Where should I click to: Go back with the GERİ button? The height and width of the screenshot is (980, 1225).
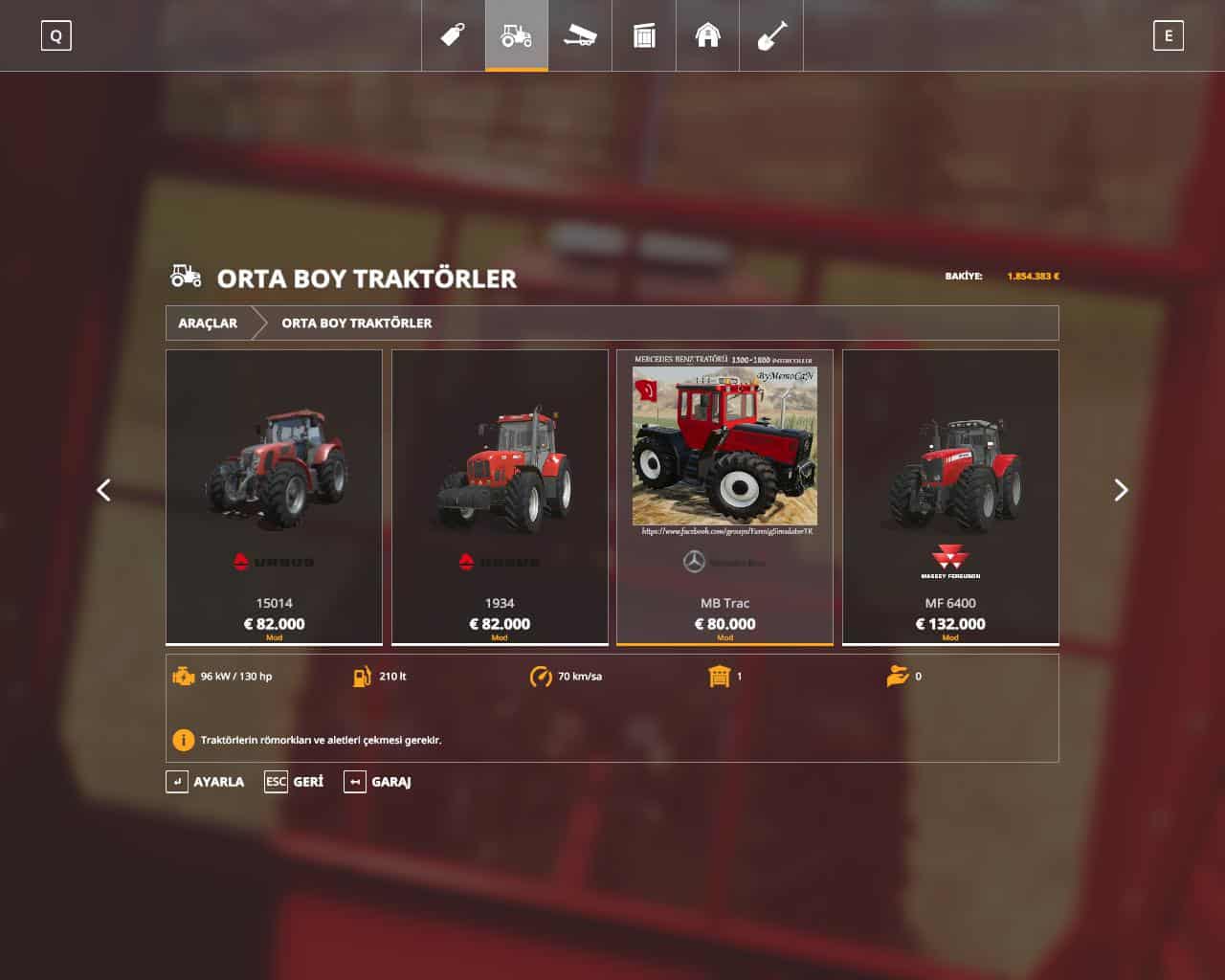coord(295,782)
